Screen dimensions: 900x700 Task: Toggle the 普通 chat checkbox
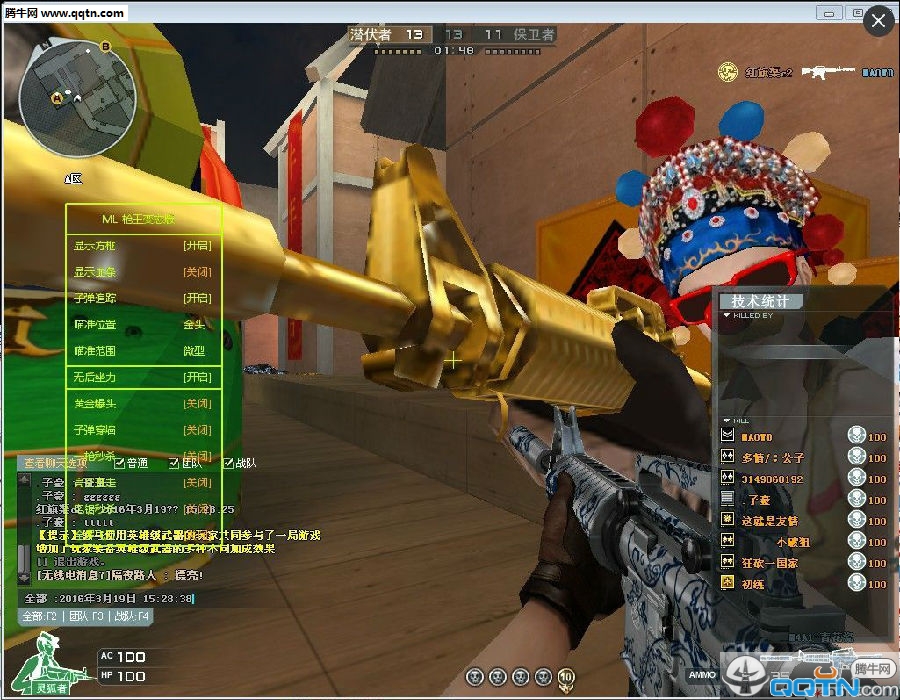pyautogui.click(x=120, y=463)
